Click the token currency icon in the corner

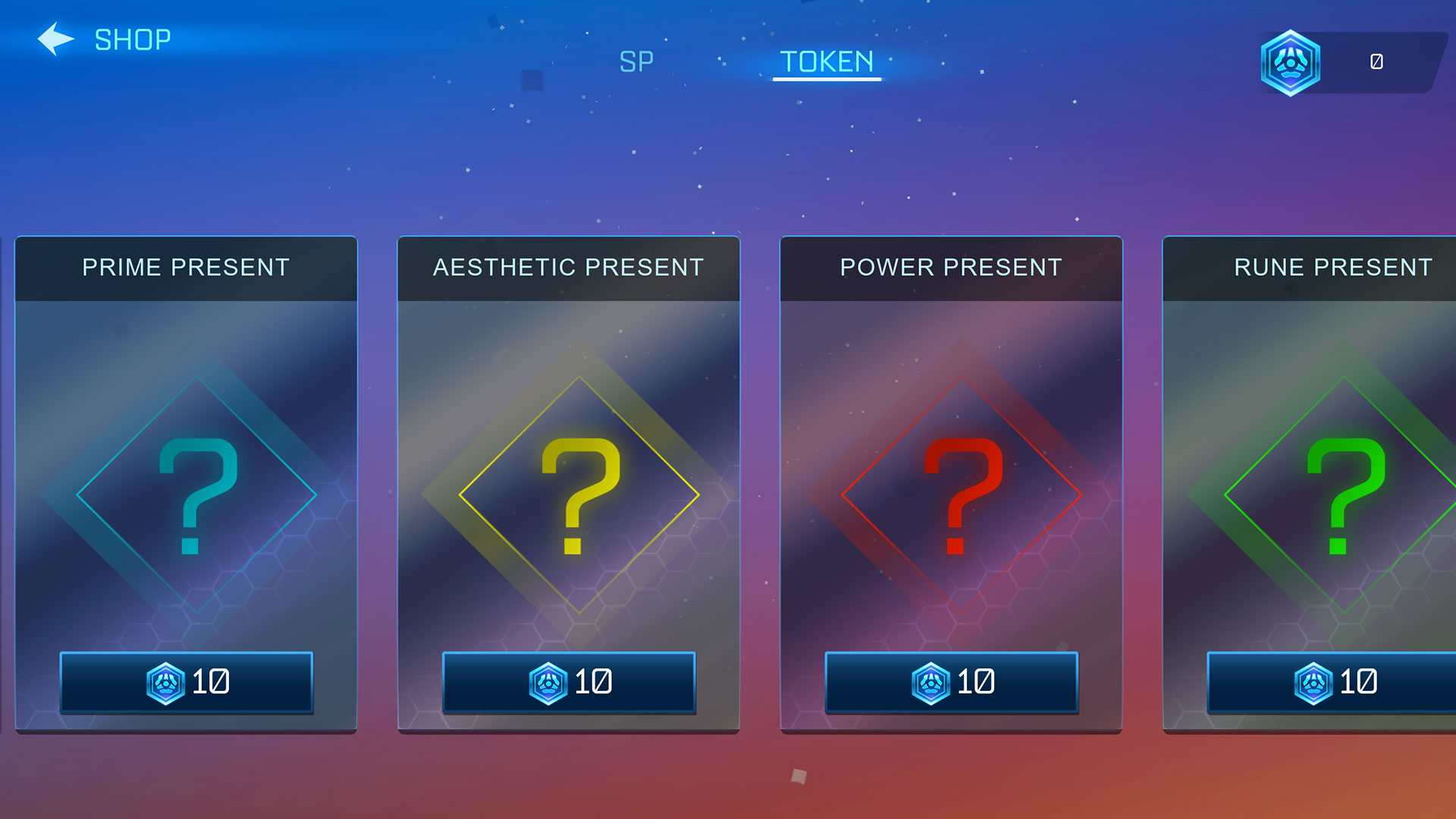tap(1291, 63)
